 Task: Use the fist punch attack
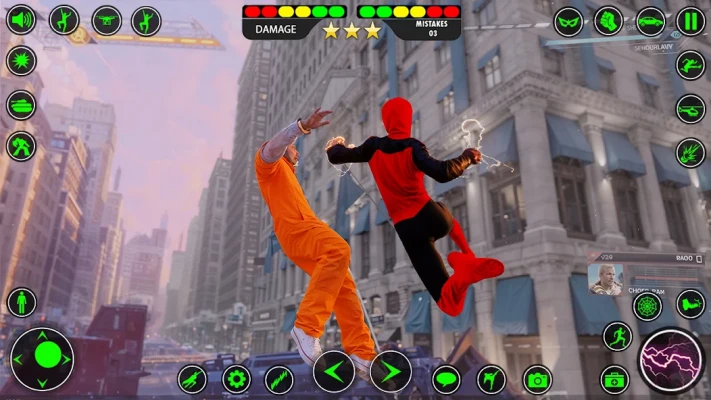click(609, 20)
